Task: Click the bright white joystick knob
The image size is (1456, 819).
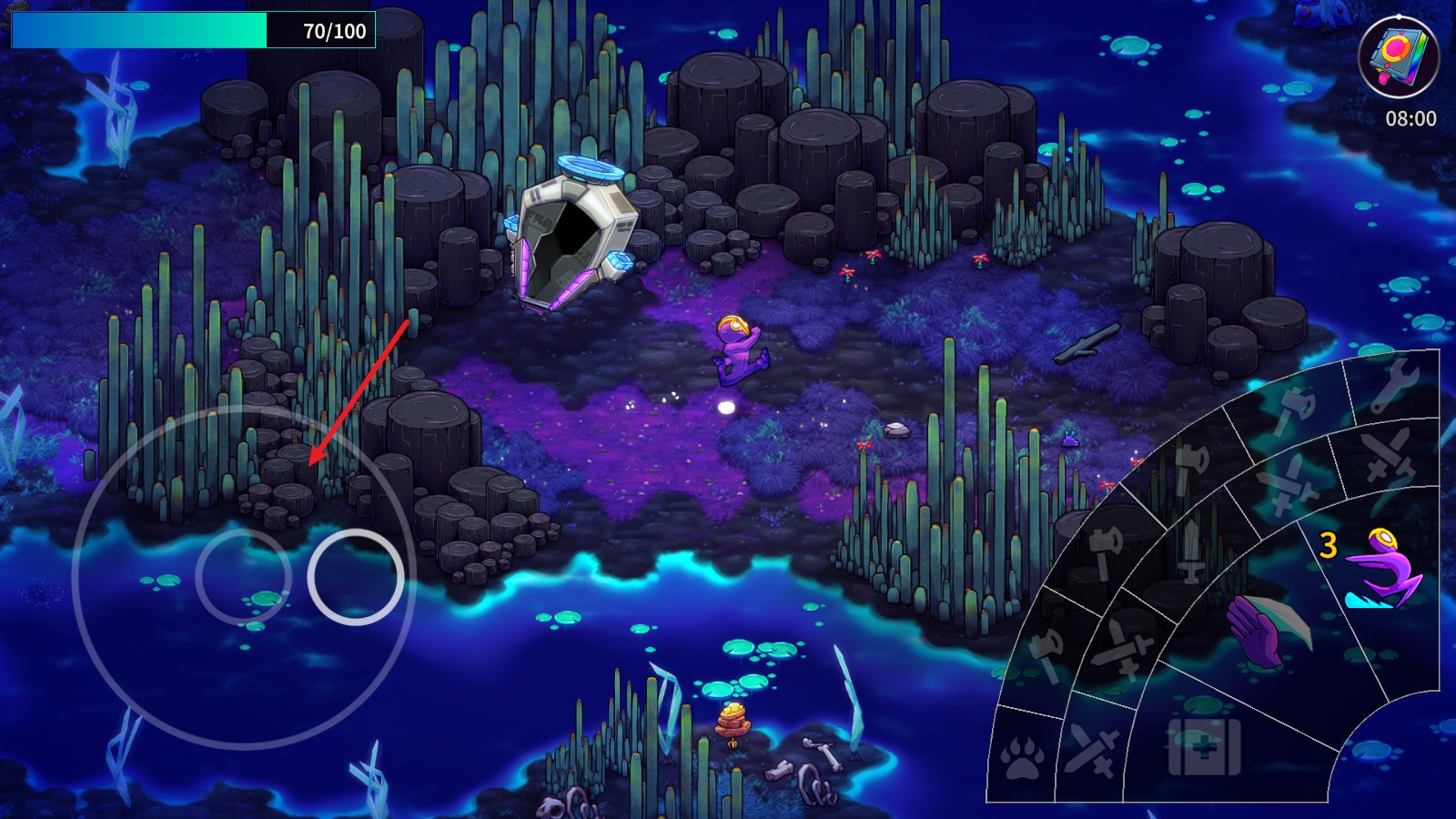Action: (355, 577)
